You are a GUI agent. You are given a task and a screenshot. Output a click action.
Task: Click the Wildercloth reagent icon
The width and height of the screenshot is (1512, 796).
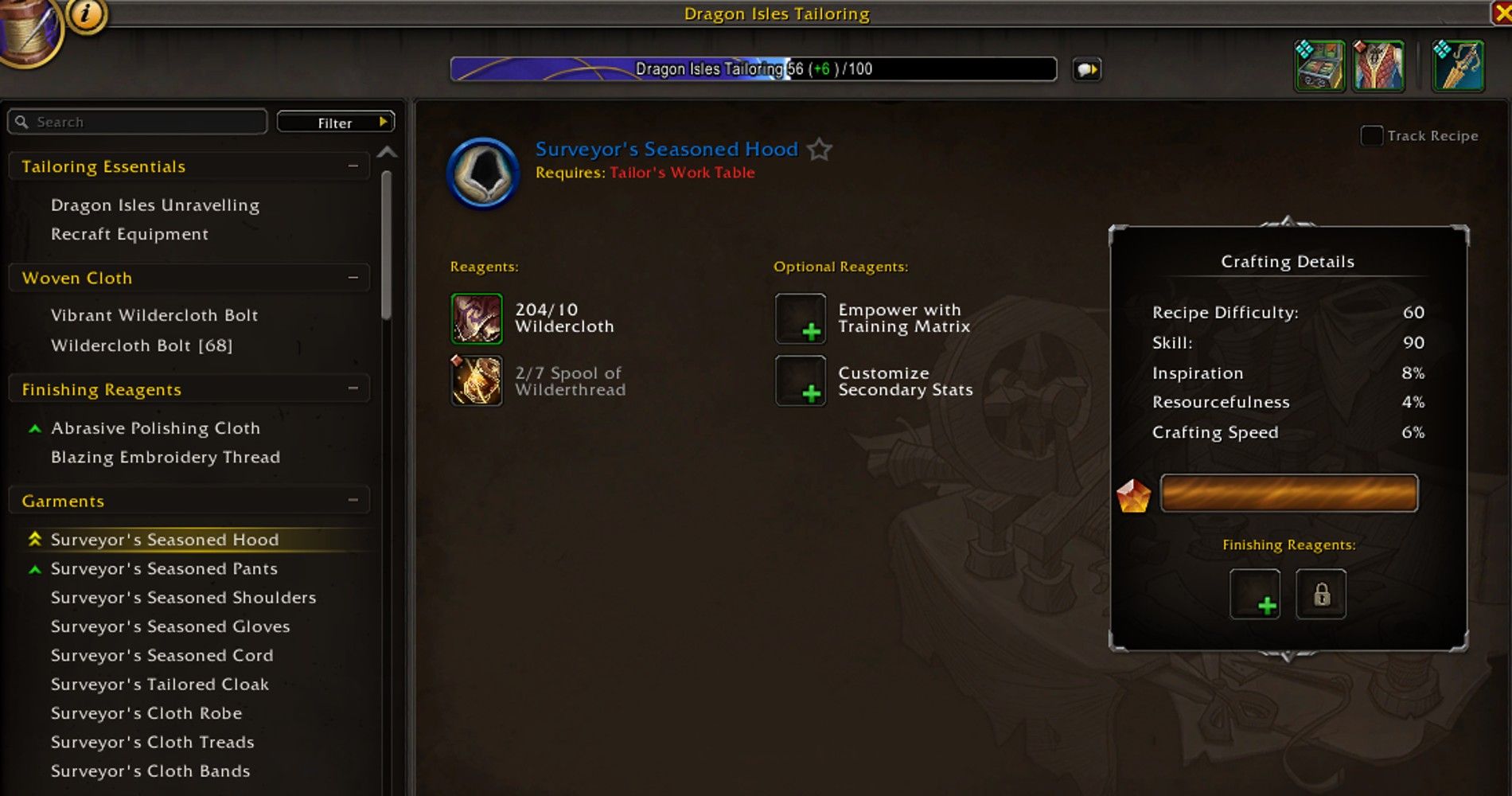(x=476, y=318)
